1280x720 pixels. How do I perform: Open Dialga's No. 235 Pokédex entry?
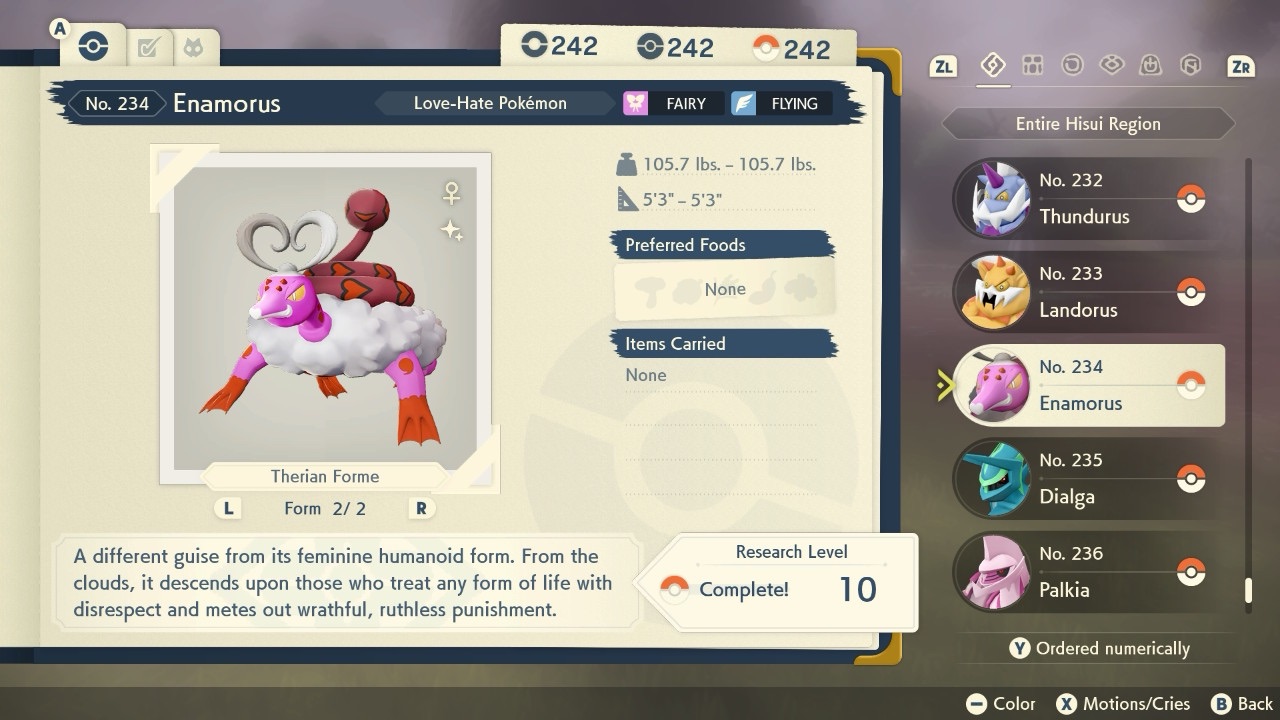[1088, 479]
